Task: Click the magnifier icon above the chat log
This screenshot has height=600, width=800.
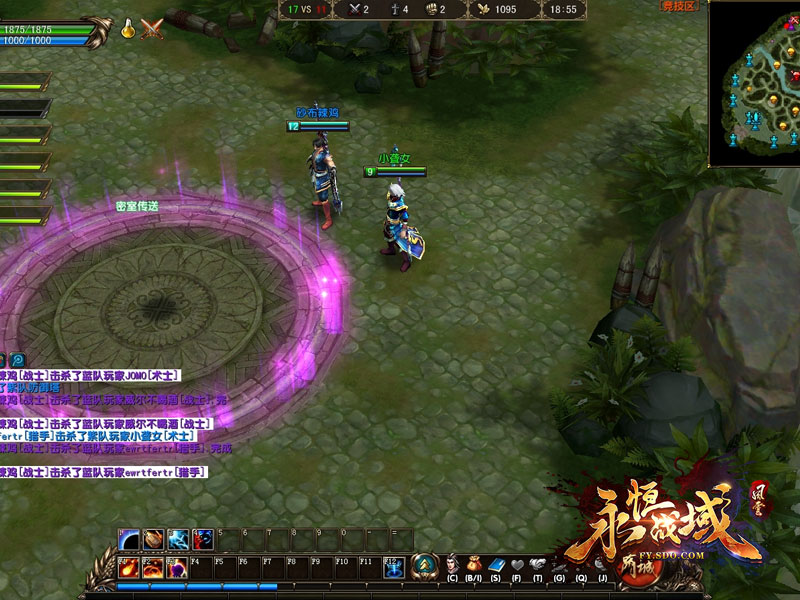Action: [18, 360]
